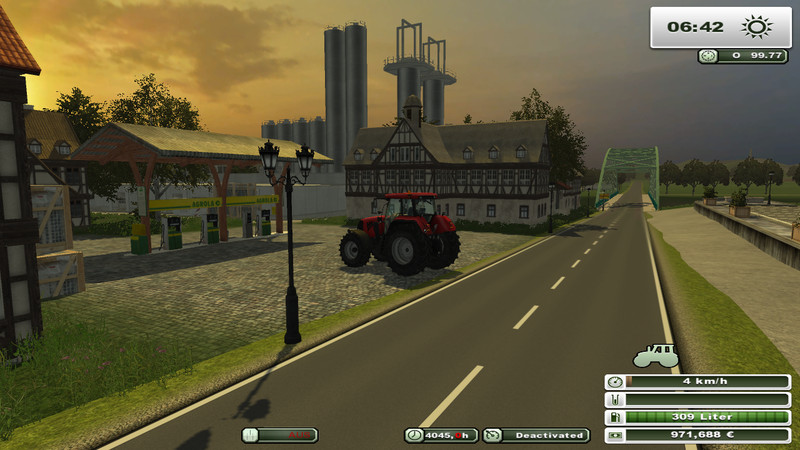Click the speedometer gauge icon
The width and height of the screenshot is (800, 450).
click(613, 381)
